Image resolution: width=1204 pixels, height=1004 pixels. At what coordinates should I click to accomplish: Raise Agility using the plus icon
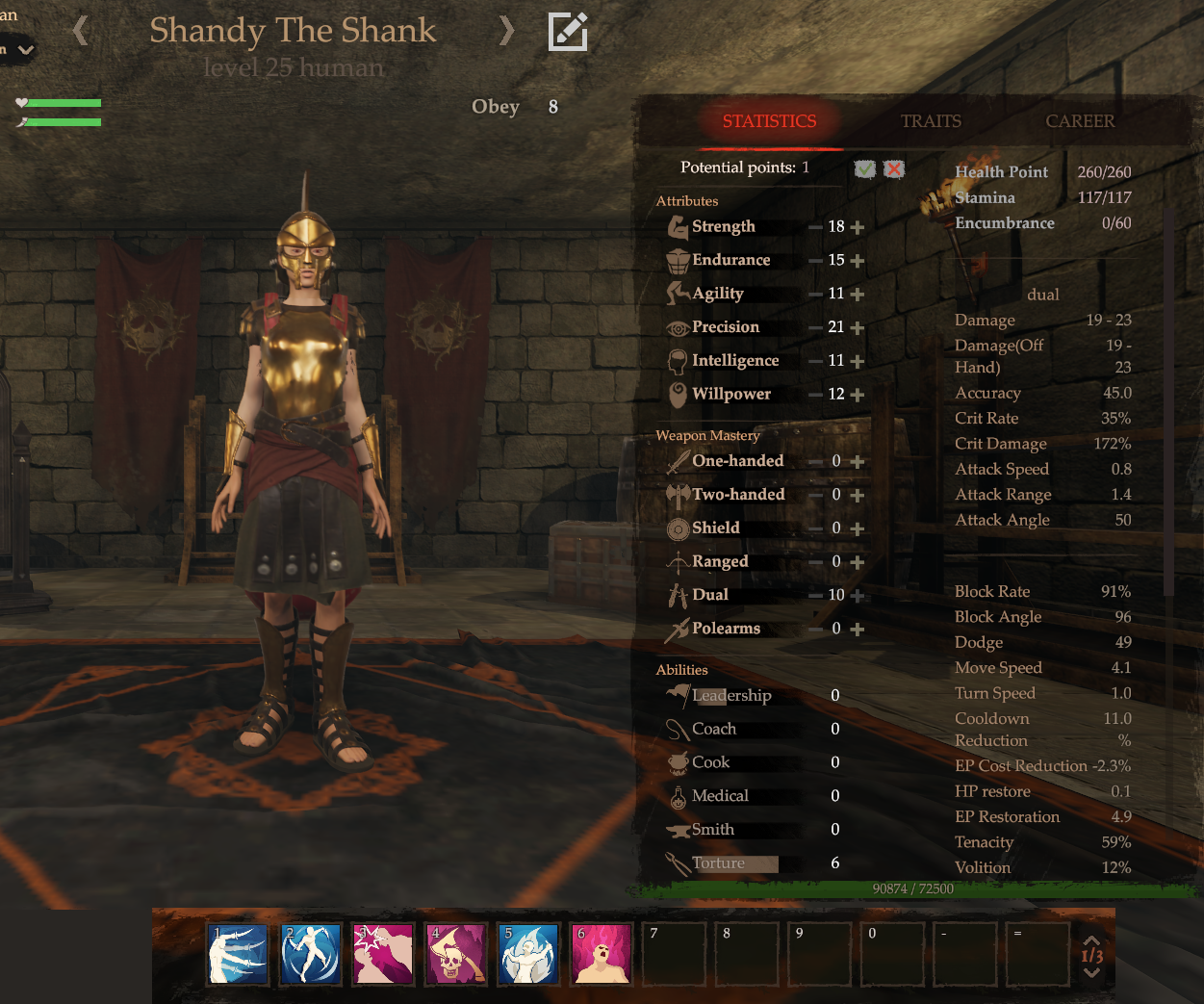point(858,295)
